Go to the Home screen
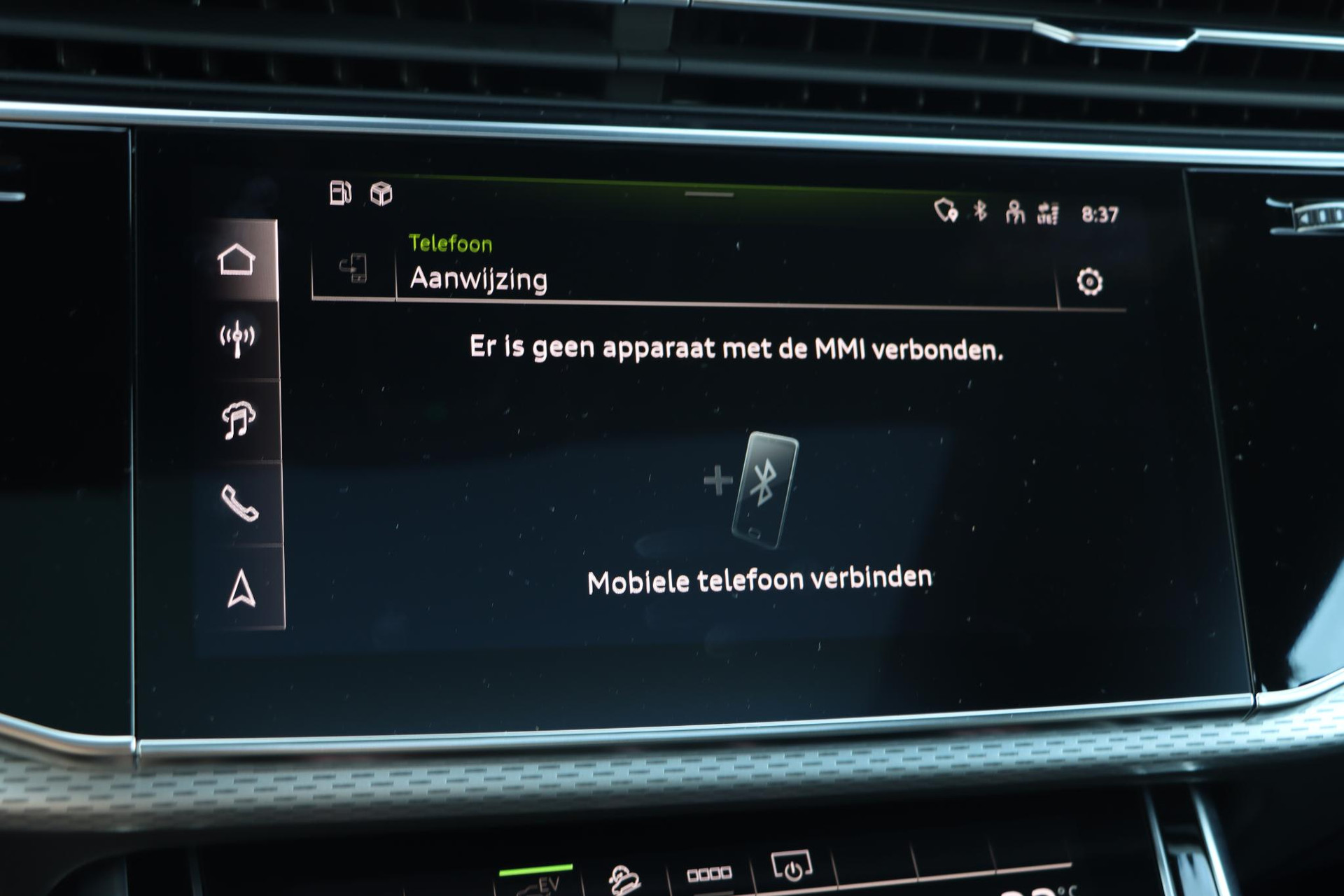Image resolution: width=1344 pixels, height=896 pixels. click(x=237, y=260)
